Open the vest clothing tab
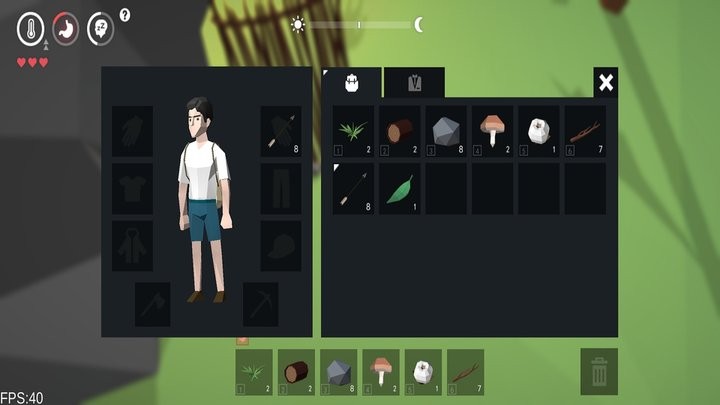Image resolution: width=720 pixels, height=405 pixels. click(x=414, y=83)
